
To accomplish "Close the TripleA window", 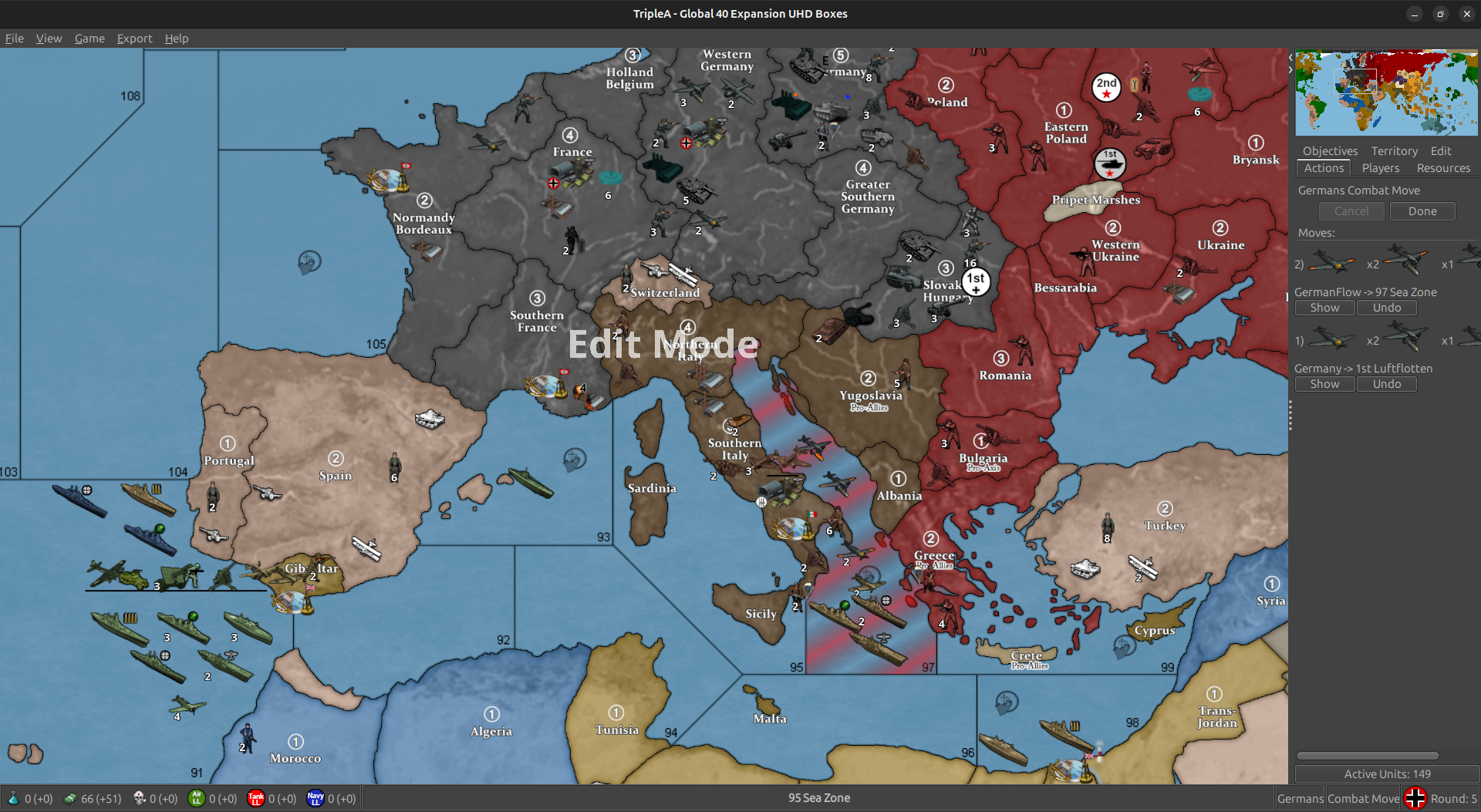I will pyautogui.click(x=1466, y=14).
